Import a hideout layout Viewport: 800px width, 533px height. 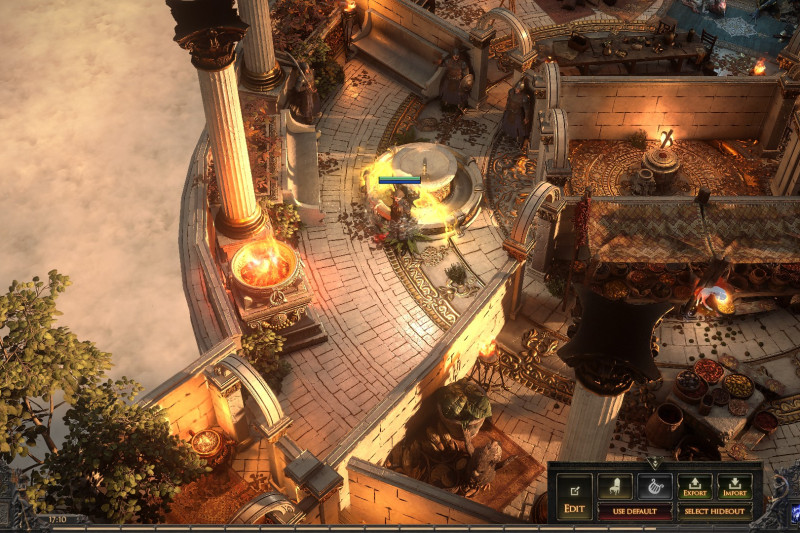click(735, 487)
